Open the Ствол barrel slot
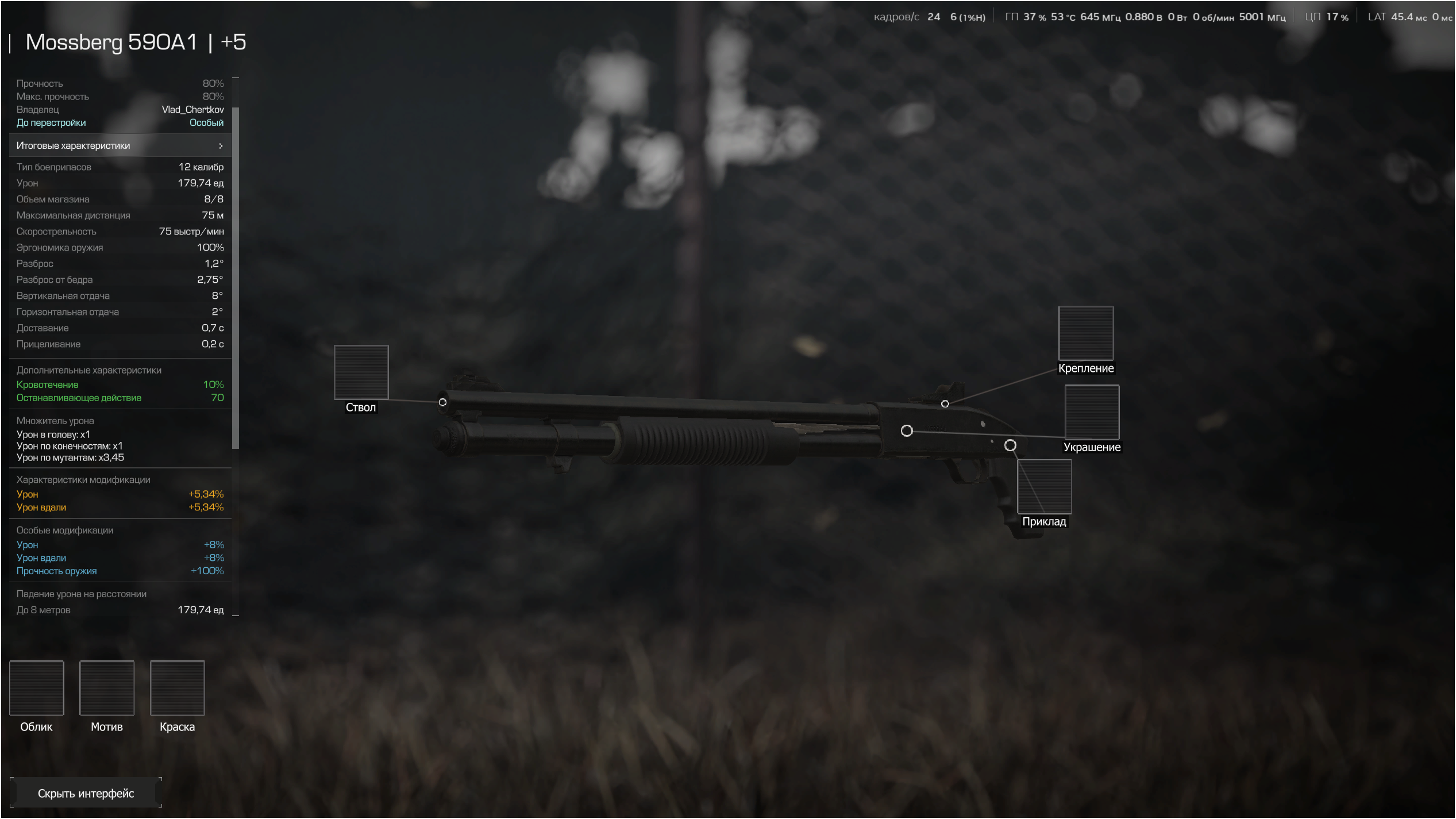 (361, 372)
